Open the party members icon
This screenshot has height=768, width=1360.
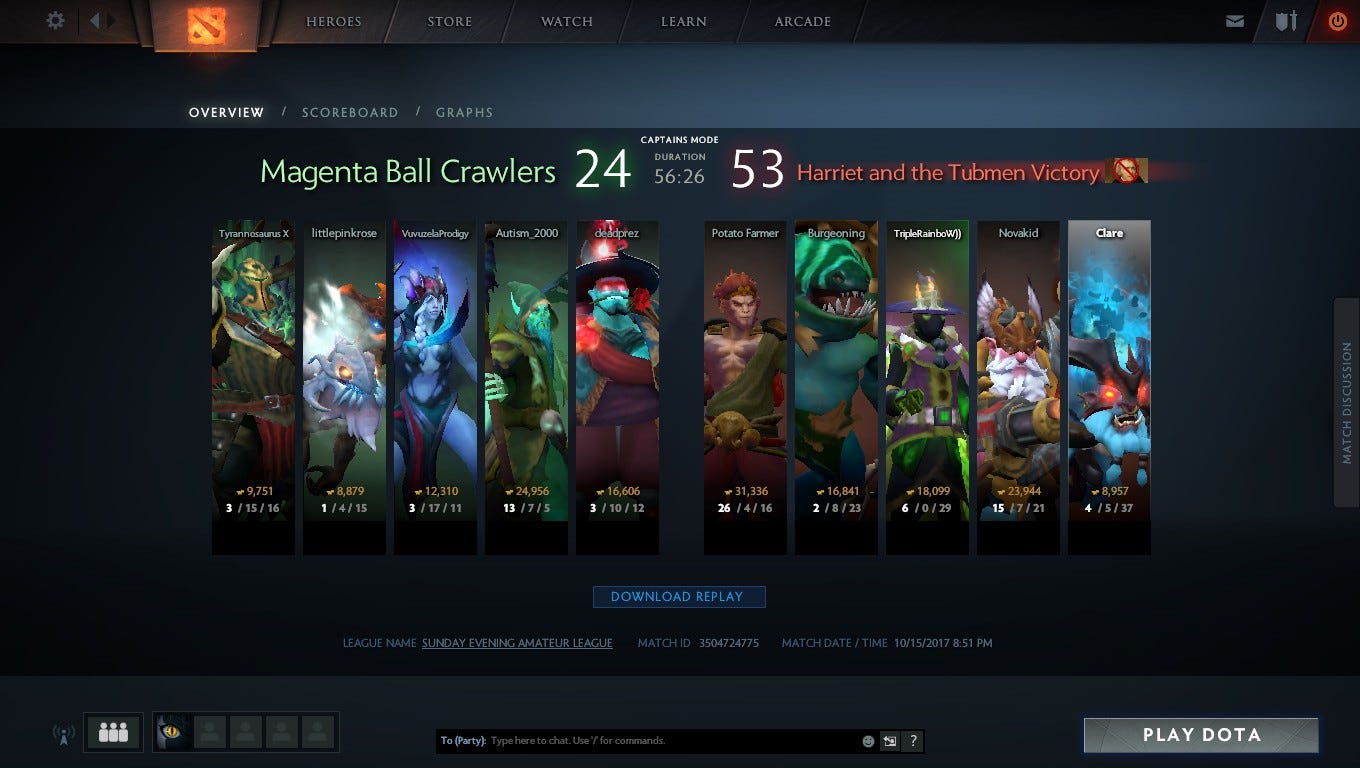pos(113,733)
